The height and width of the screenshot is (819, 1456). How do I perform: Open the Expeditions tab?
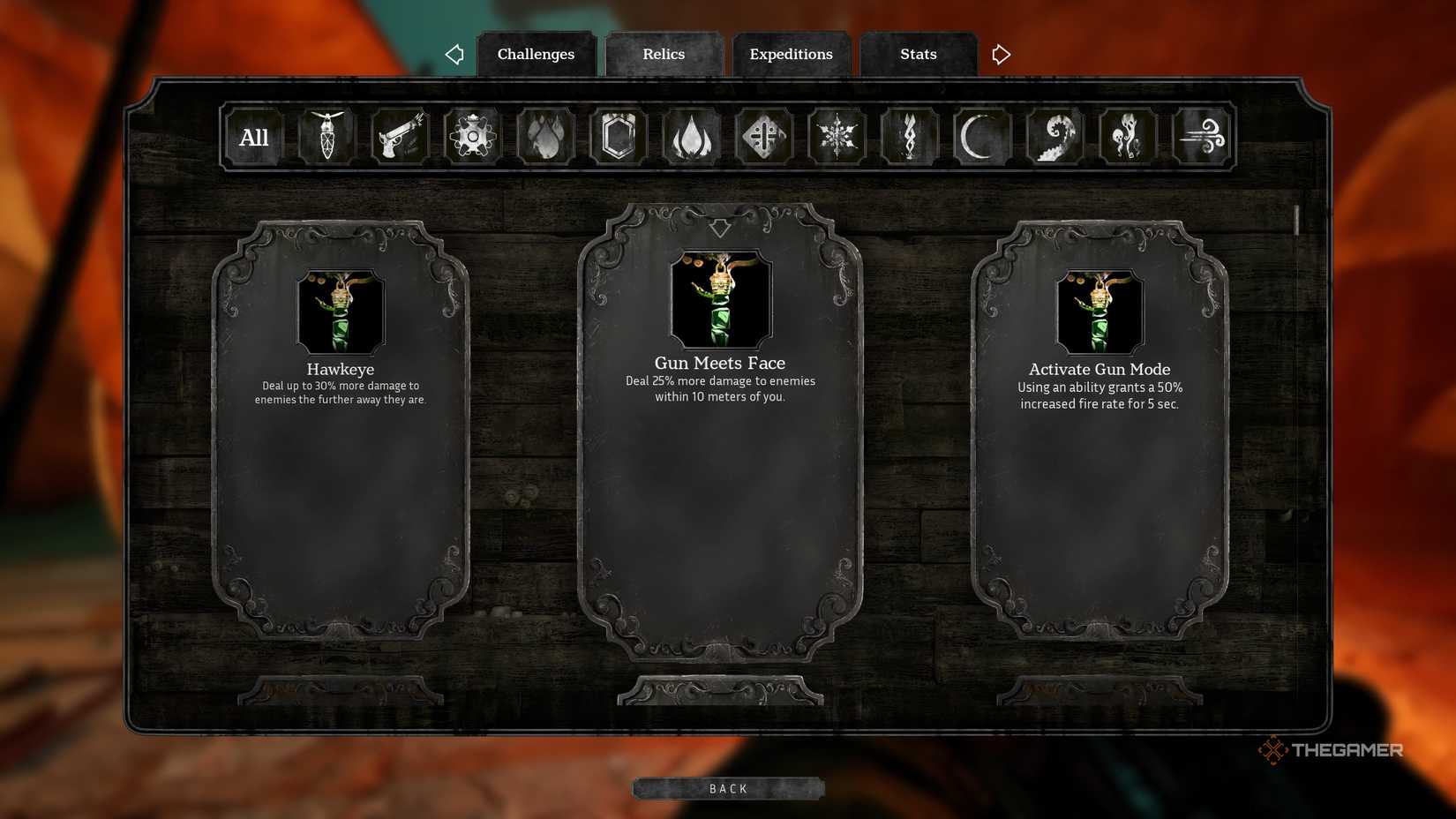pos(791,54)
